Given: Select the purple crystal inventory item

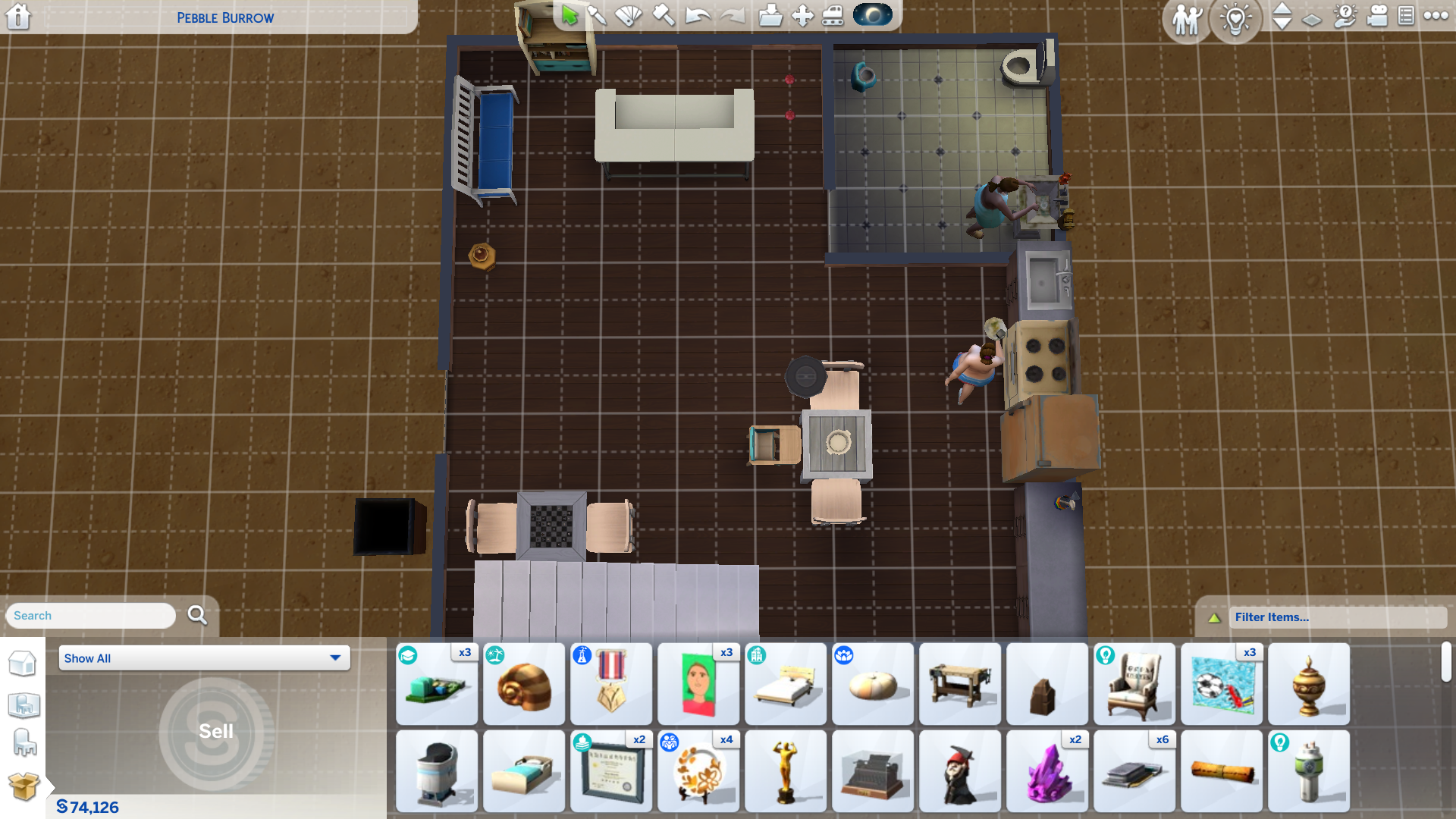Looking at the screenshot, I should tap(1047, 772).
